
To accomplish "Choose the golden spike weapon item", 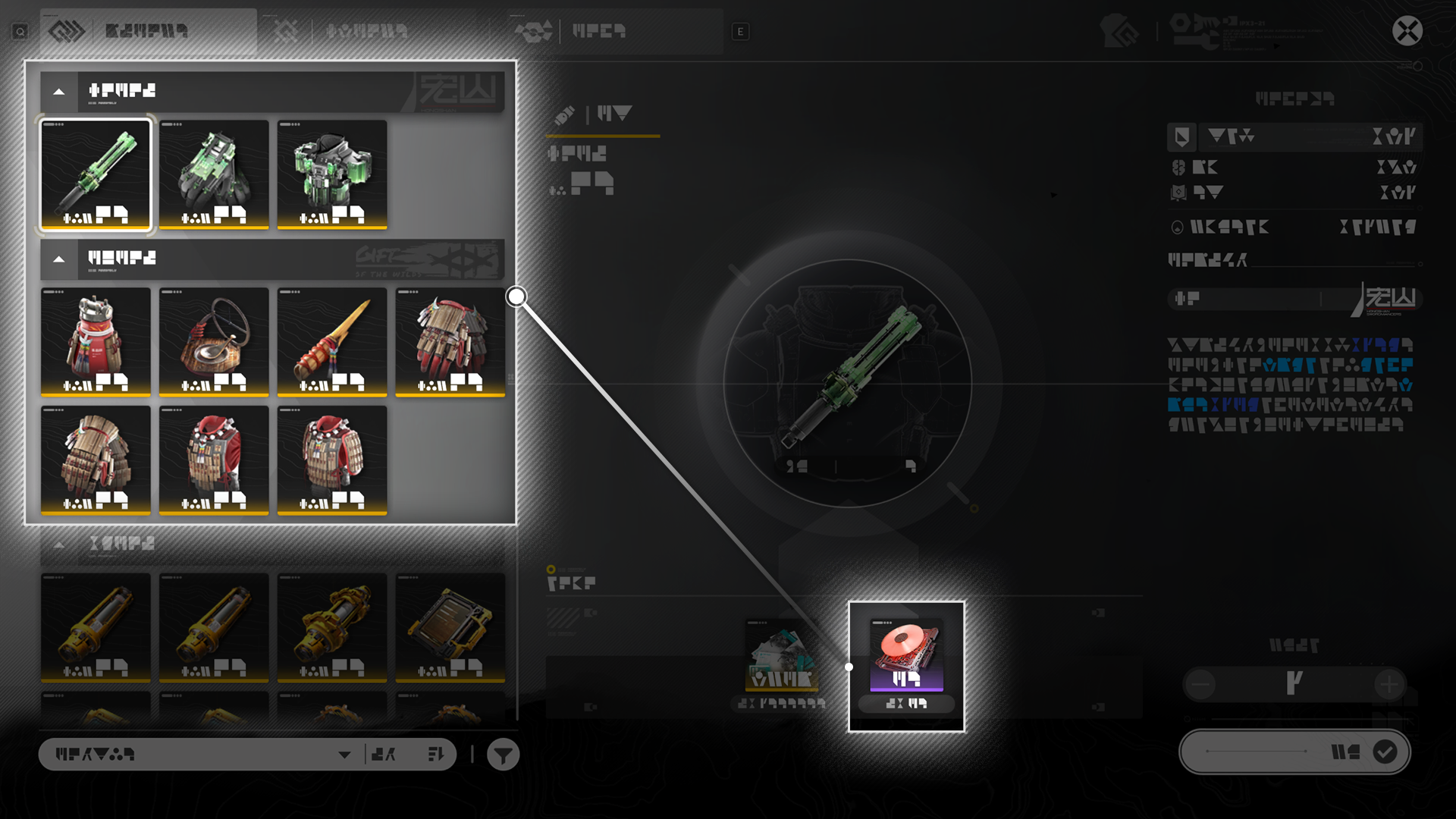I will (x=332, y=341).
